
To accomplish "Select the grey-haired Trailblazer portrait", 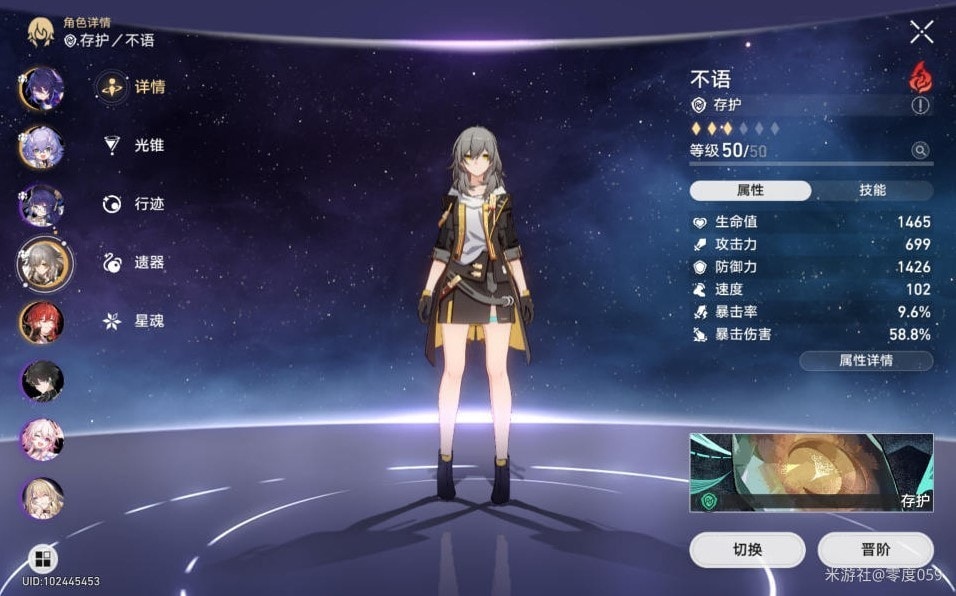I will [44, 263].
